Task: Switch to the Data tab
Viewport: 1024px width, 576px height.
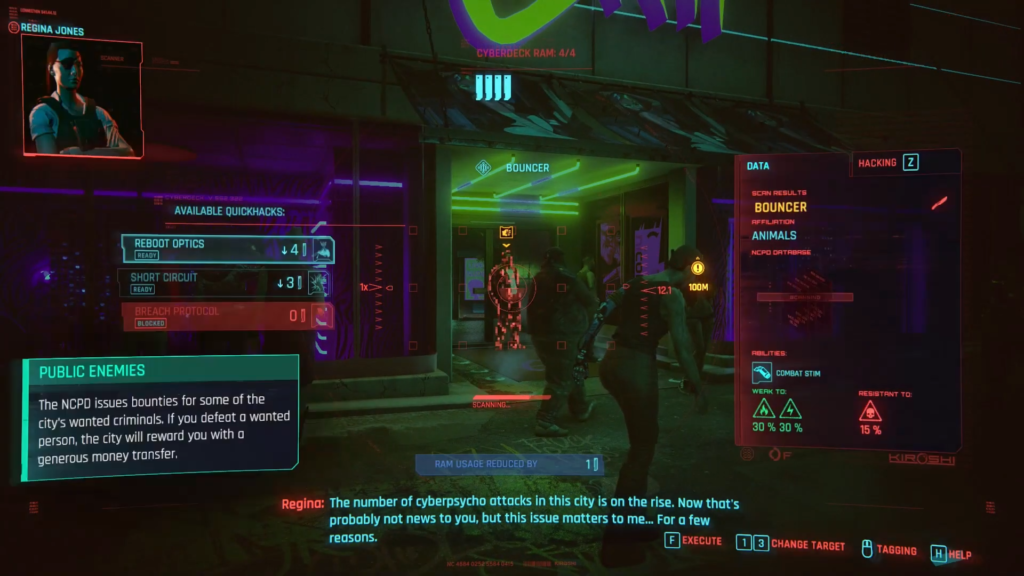Action: 759,165
